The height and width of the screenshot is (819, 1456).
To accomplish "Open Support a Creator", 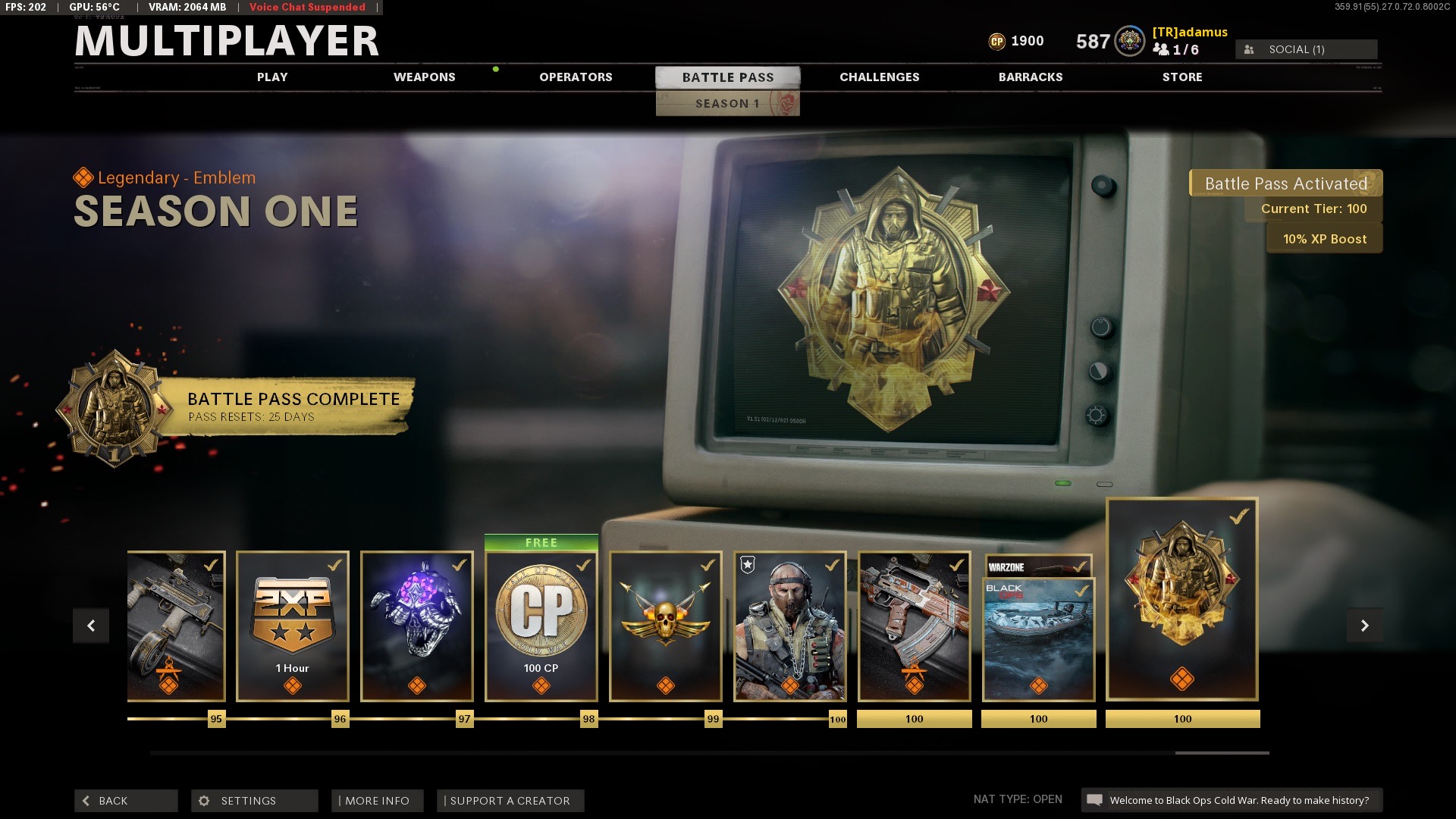I will pyautogui.click(x=510, y=801).
